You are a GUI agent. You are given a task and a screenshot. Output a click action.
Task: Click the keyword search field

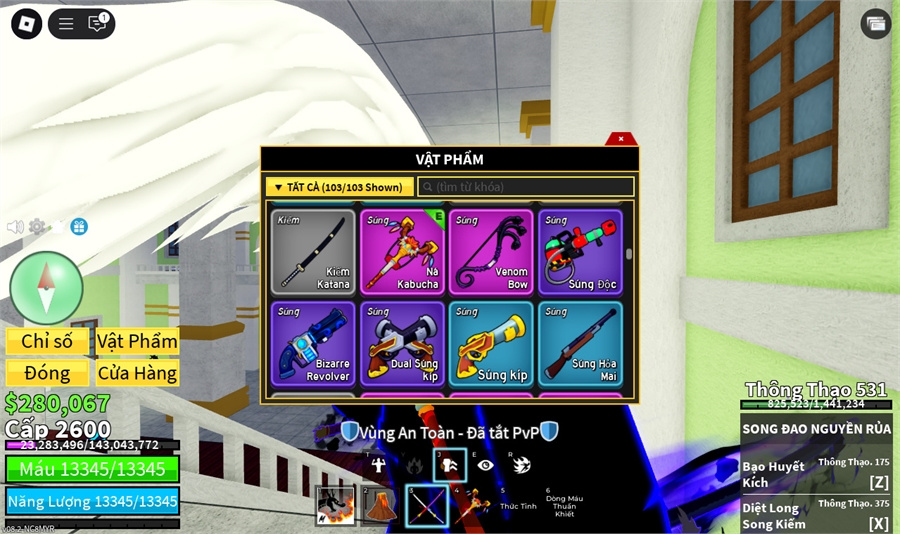pos(526,187)
